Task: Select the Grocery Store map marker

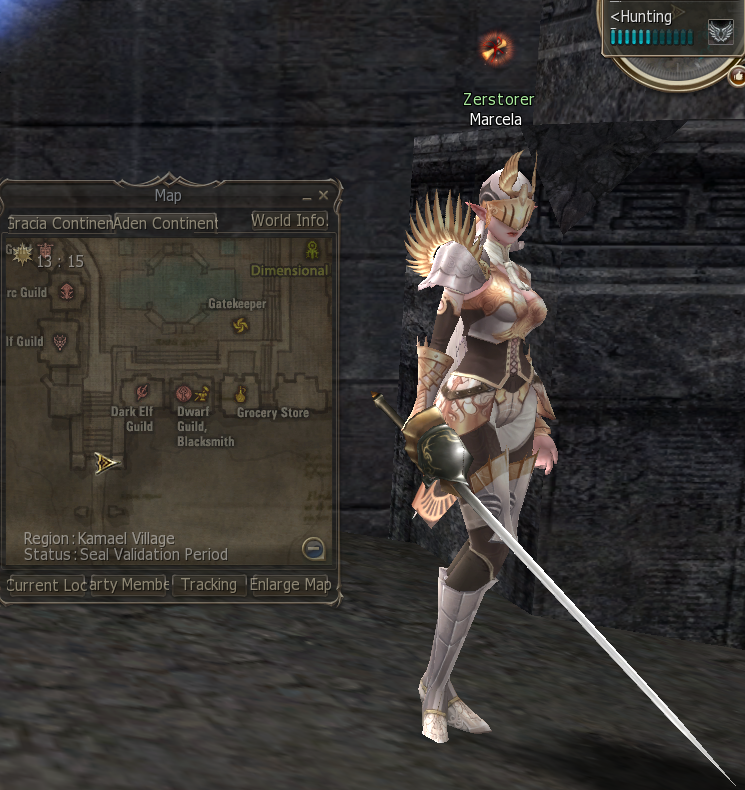Action: click(x=240, y=393)
